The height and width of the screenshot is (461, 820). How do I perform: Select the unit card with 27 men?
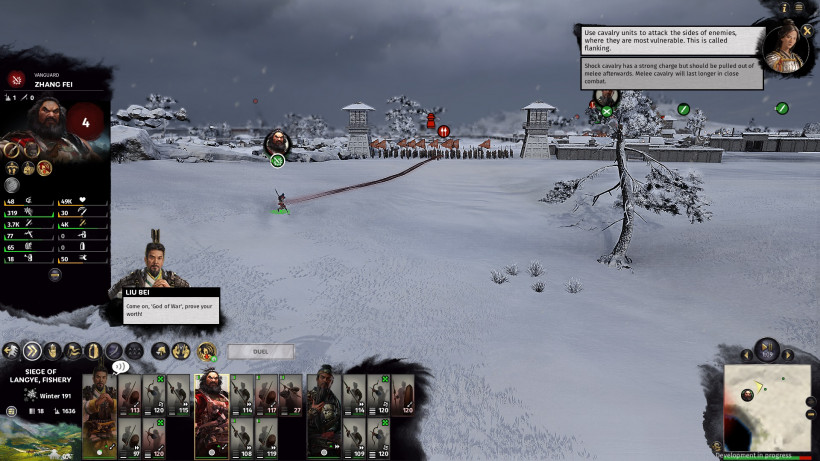click(290, 393)
